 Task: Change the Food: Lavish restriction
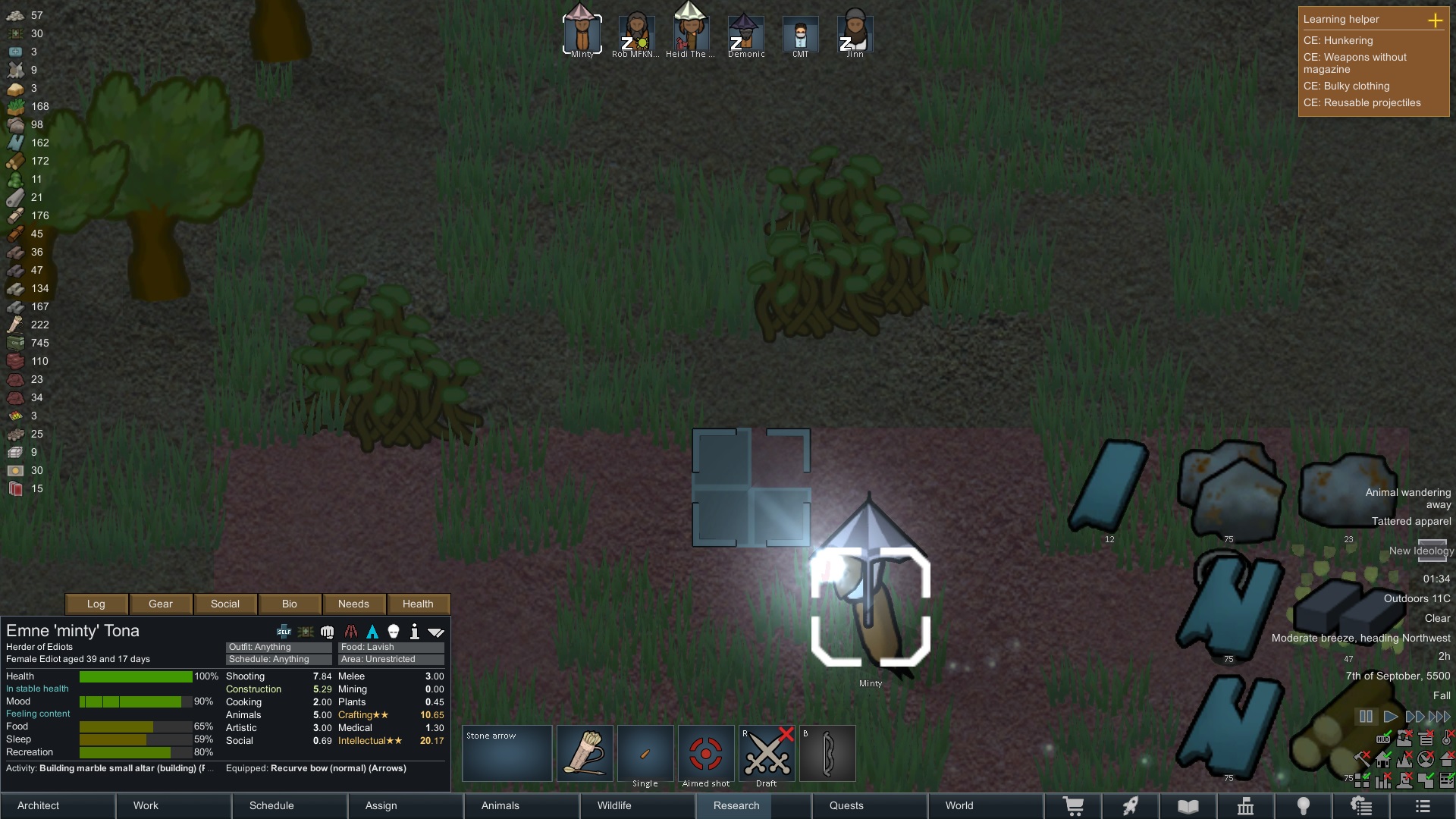[391, 647]
